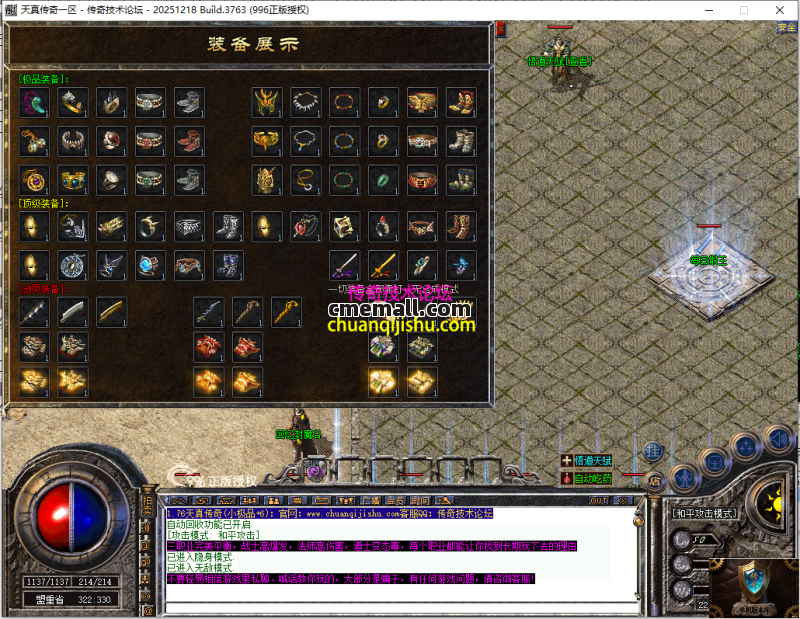Image resolution: width=800 pixels, height=619 pixels.
Task: Choose the green jade ring slot
Action: pos(383,180)
